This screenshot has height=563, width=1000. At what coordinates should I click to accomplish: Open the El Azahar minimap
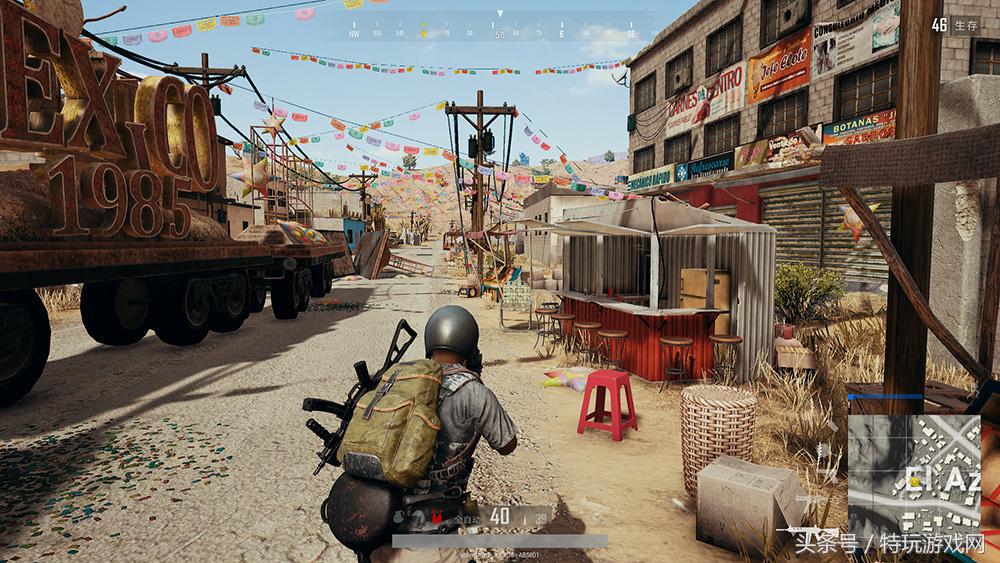(x=914, y=472)
